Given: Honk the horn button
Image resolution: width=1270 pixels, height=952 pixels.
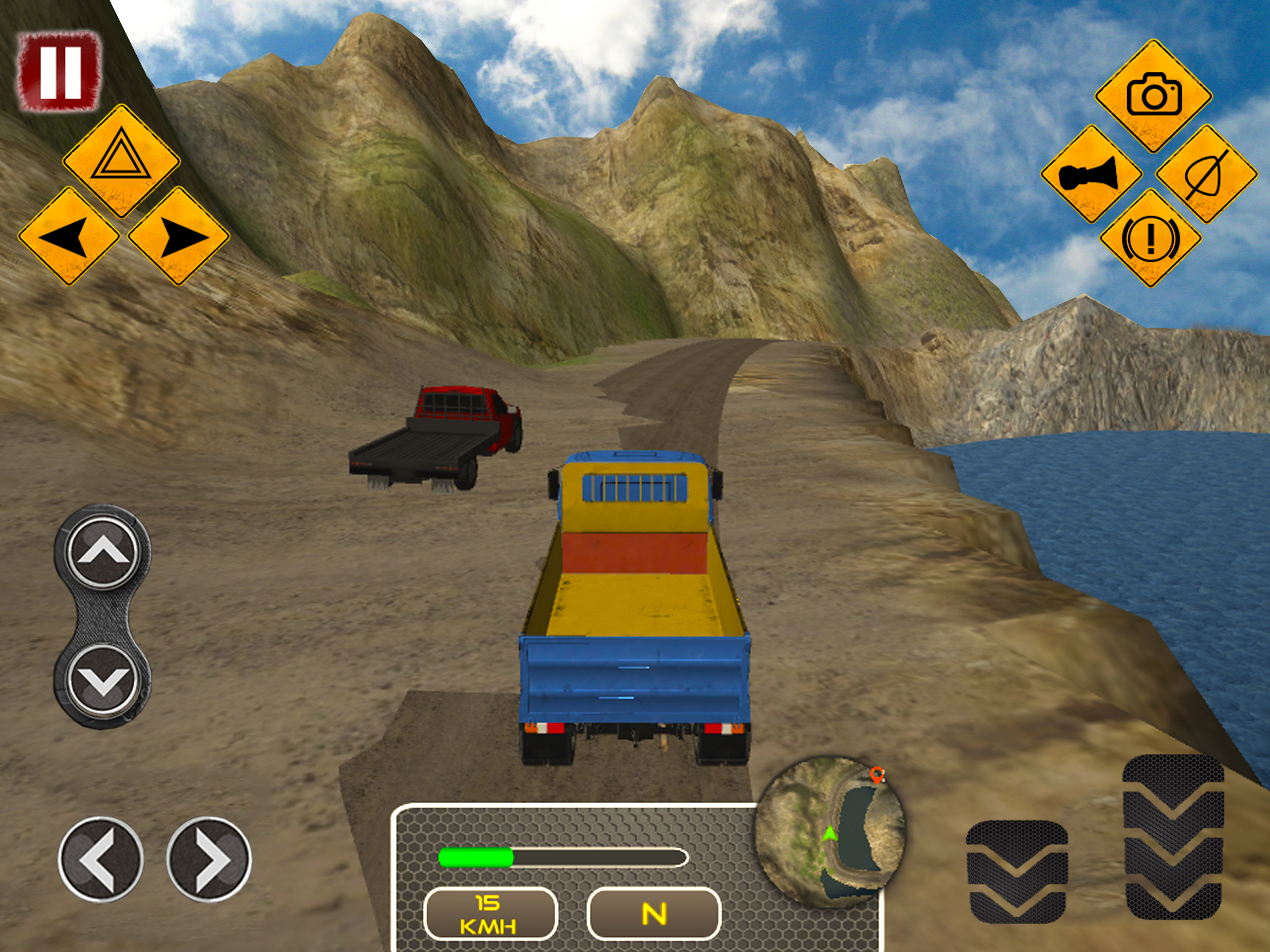Looking at the screenshot, I should point(1090,174).
